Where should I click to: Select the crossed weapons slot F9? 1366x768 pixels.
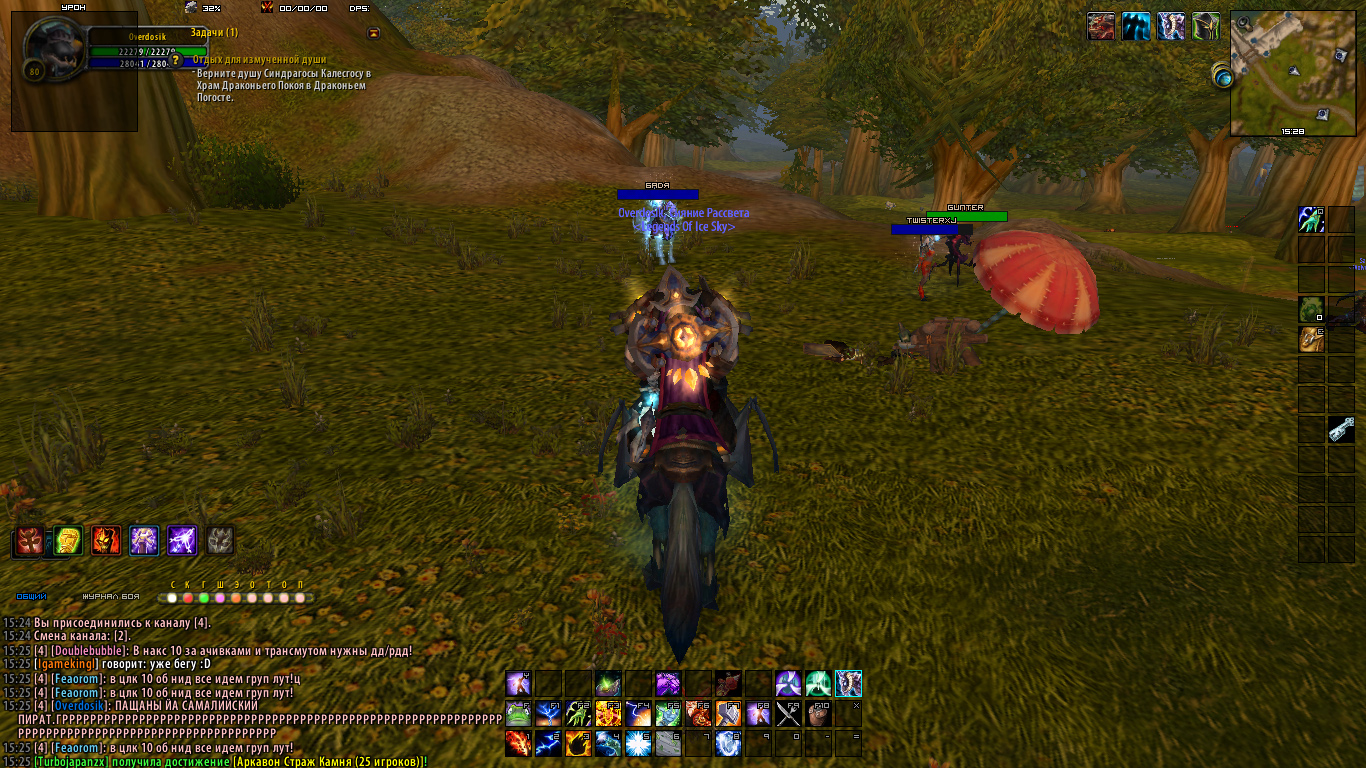[x=788, y=713]
